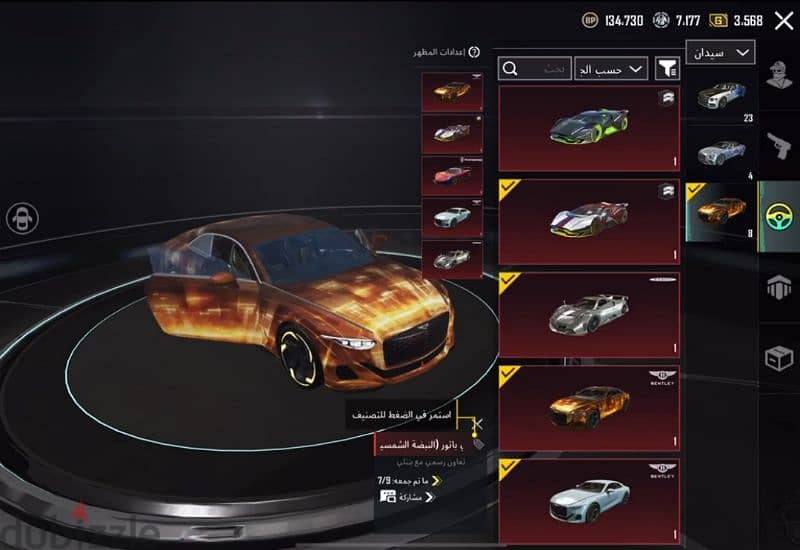Select the black and green supercar skin
800x550 pixels.
coord(589,128)
